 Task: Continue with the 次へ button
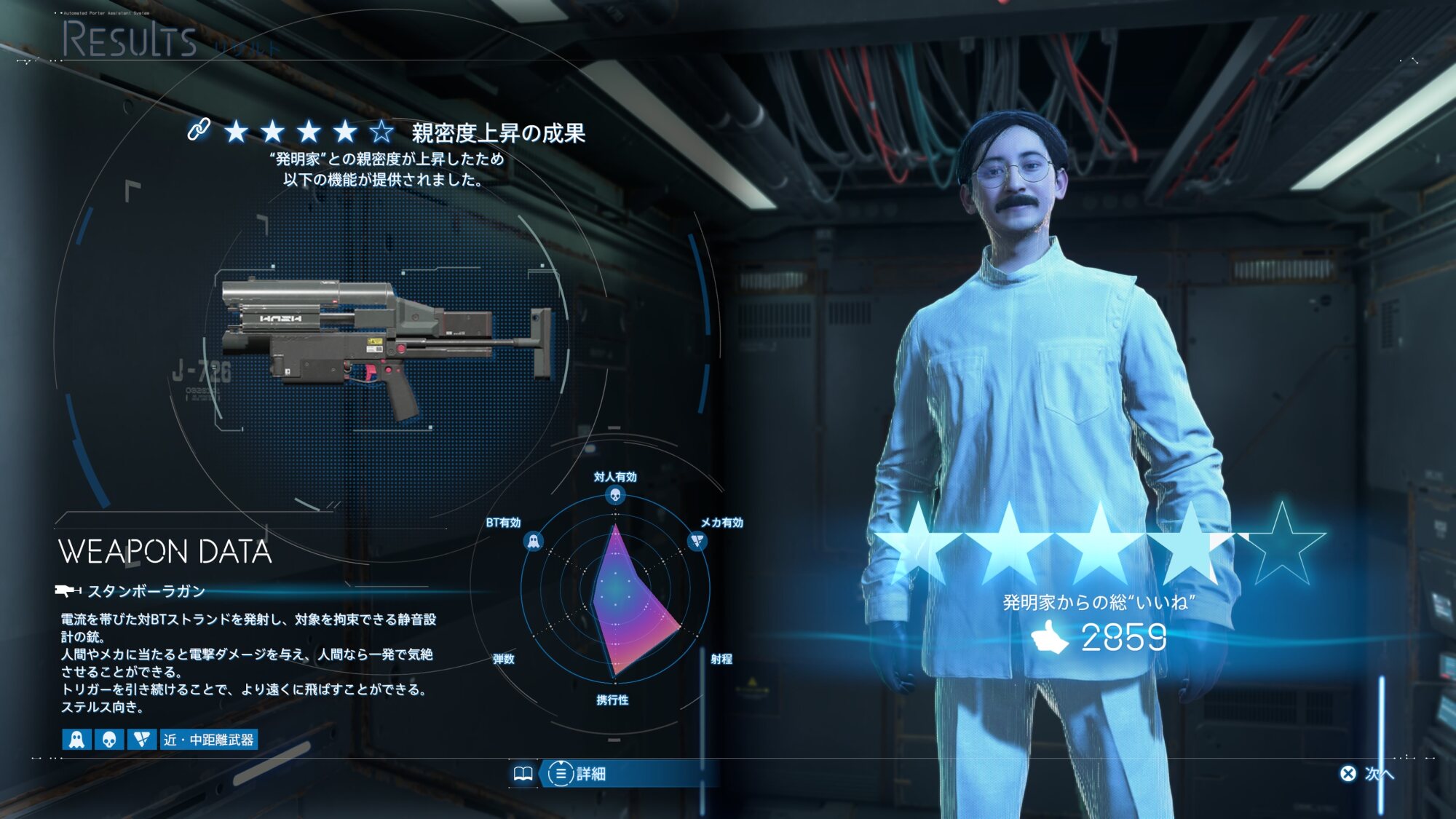click(x=1367, y=773)
